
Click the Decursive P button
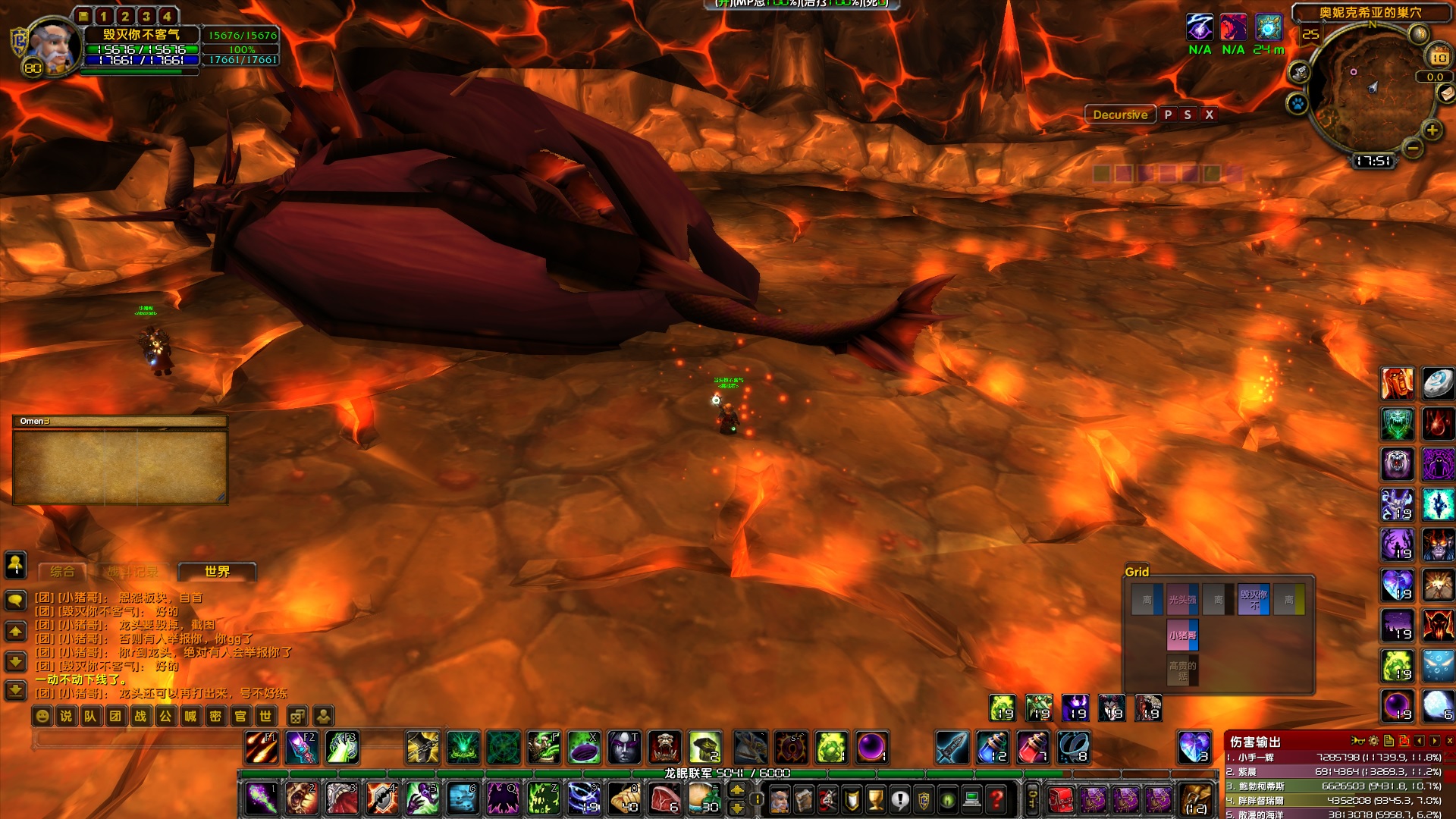[1168, 115]
